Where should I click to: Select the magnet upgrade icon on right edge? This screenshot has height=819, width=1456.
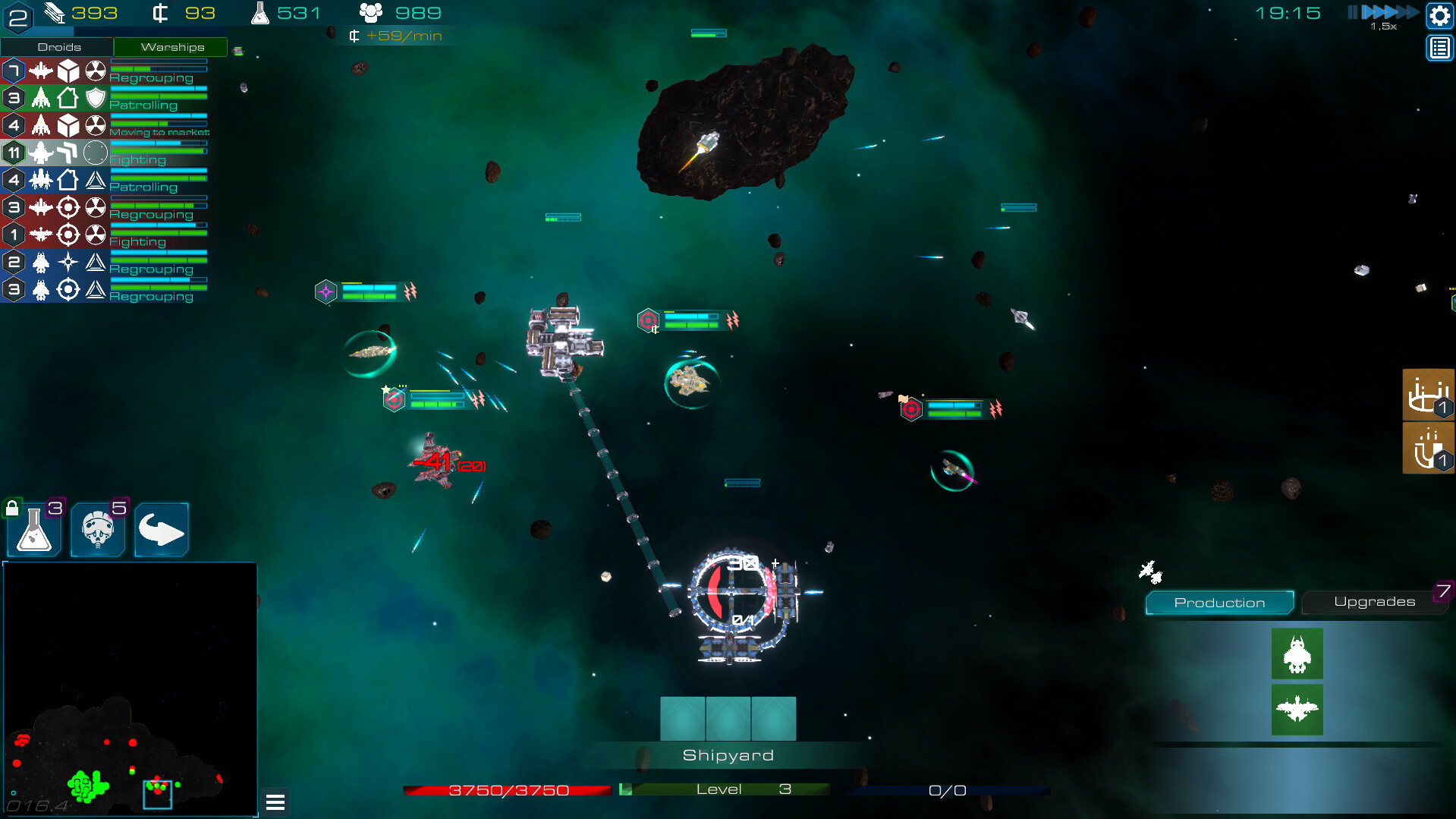point(1427,447)
